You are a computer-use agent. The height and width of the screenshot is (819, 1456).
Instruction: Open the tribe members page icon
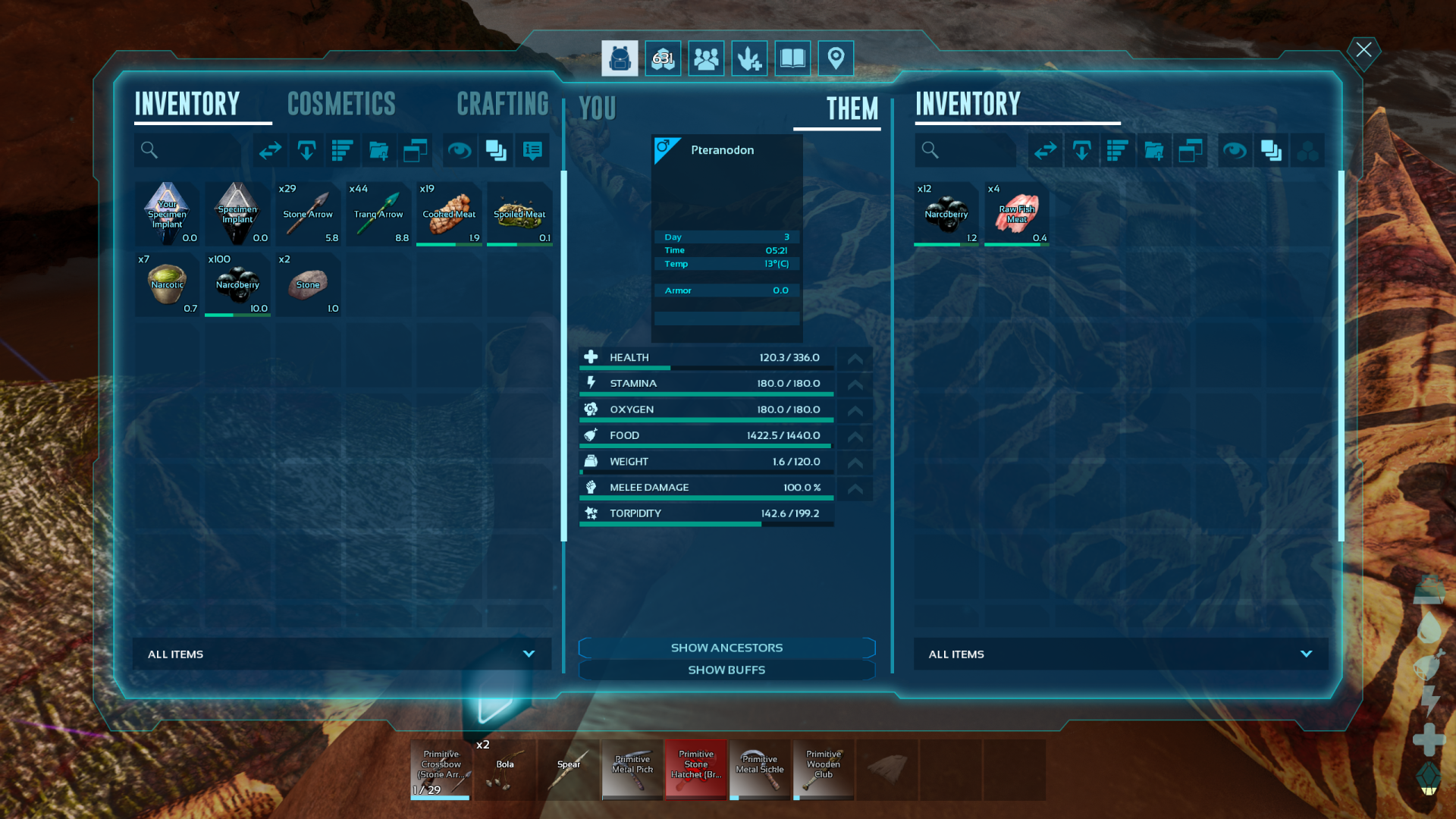[706, 58]
